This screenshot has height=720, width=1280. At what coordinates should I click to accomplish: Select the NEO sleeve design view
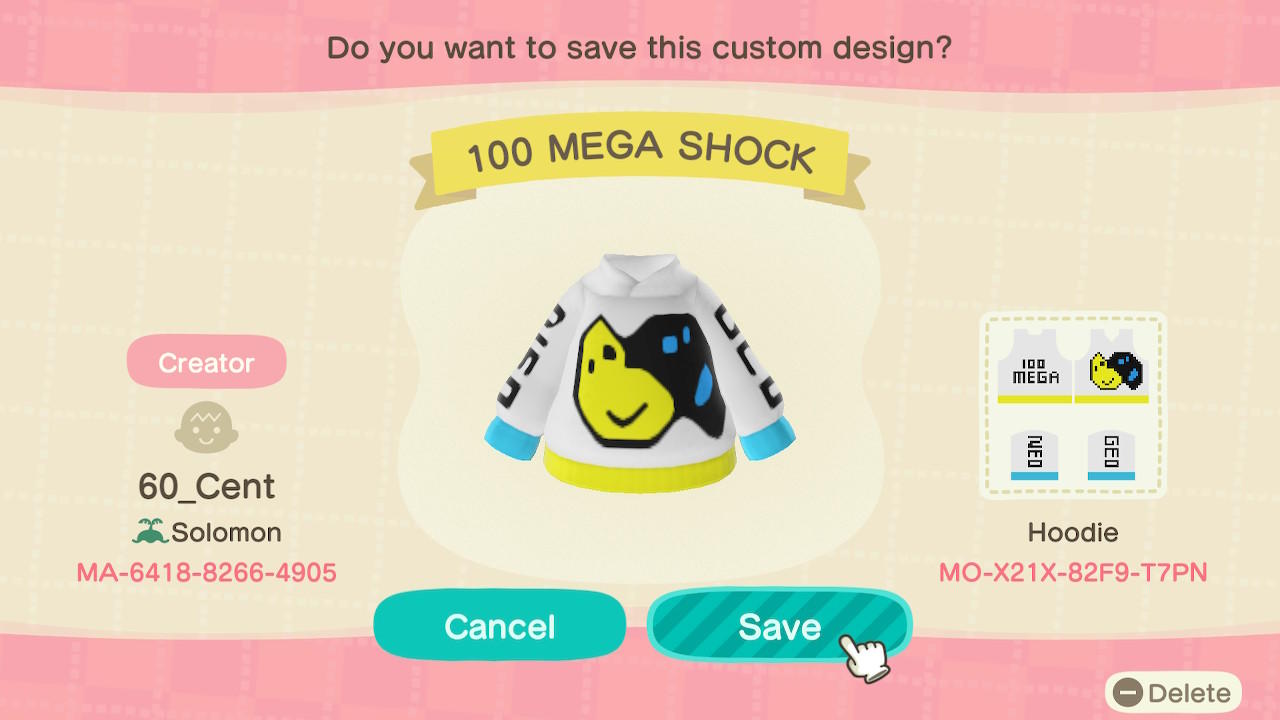coord(1035,455)
